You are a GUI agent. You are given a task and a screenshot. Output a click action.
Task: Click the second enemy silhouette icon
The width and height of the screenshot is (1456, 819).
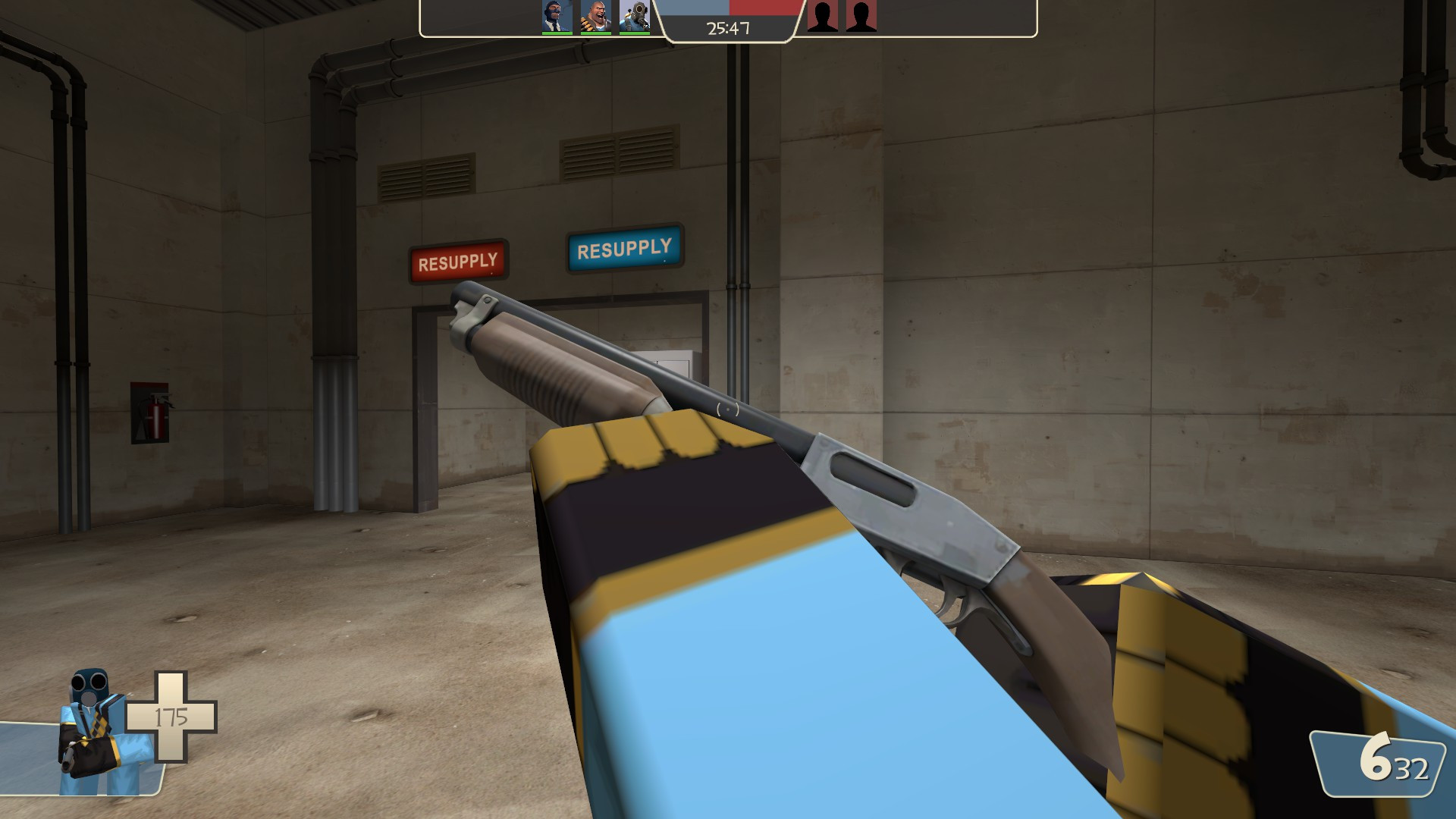pyautogui.click(x=862, y=17)
